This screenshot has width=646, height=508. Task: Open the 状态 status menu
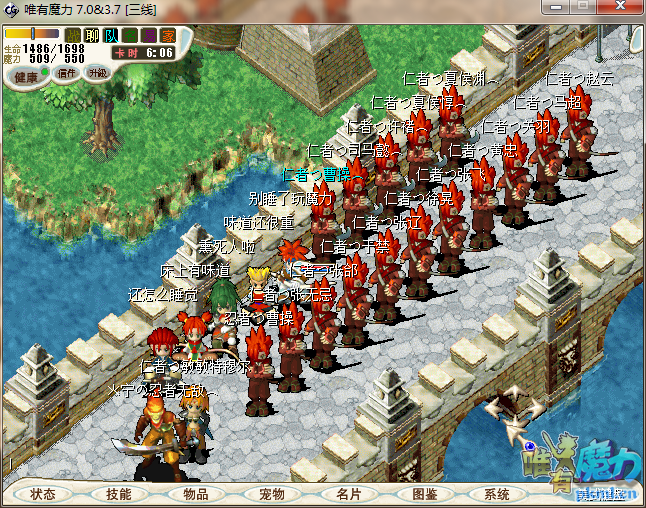point(43,494)
